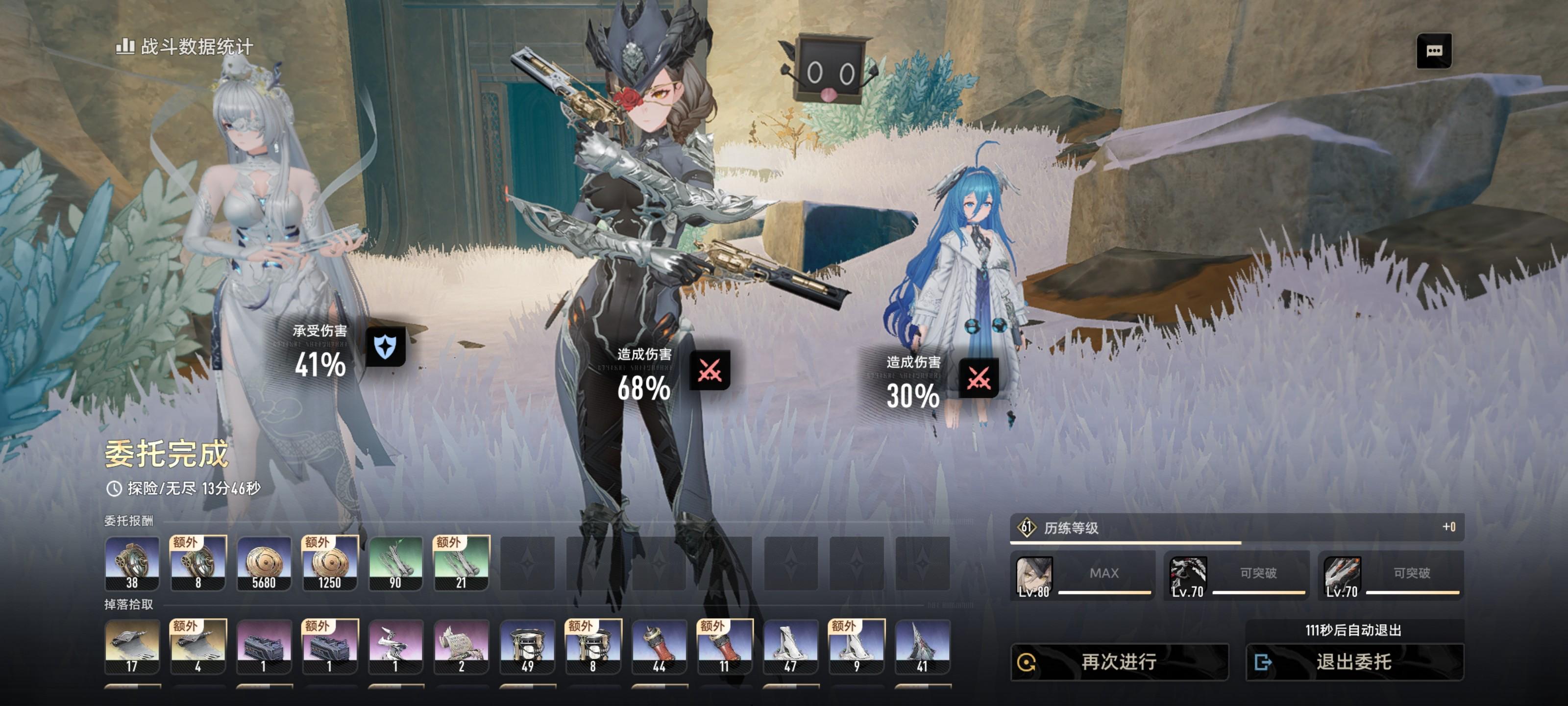The image size is (1568, 706).
Task: Select the dark spike drop showing 41
Action: click(922, 646)
